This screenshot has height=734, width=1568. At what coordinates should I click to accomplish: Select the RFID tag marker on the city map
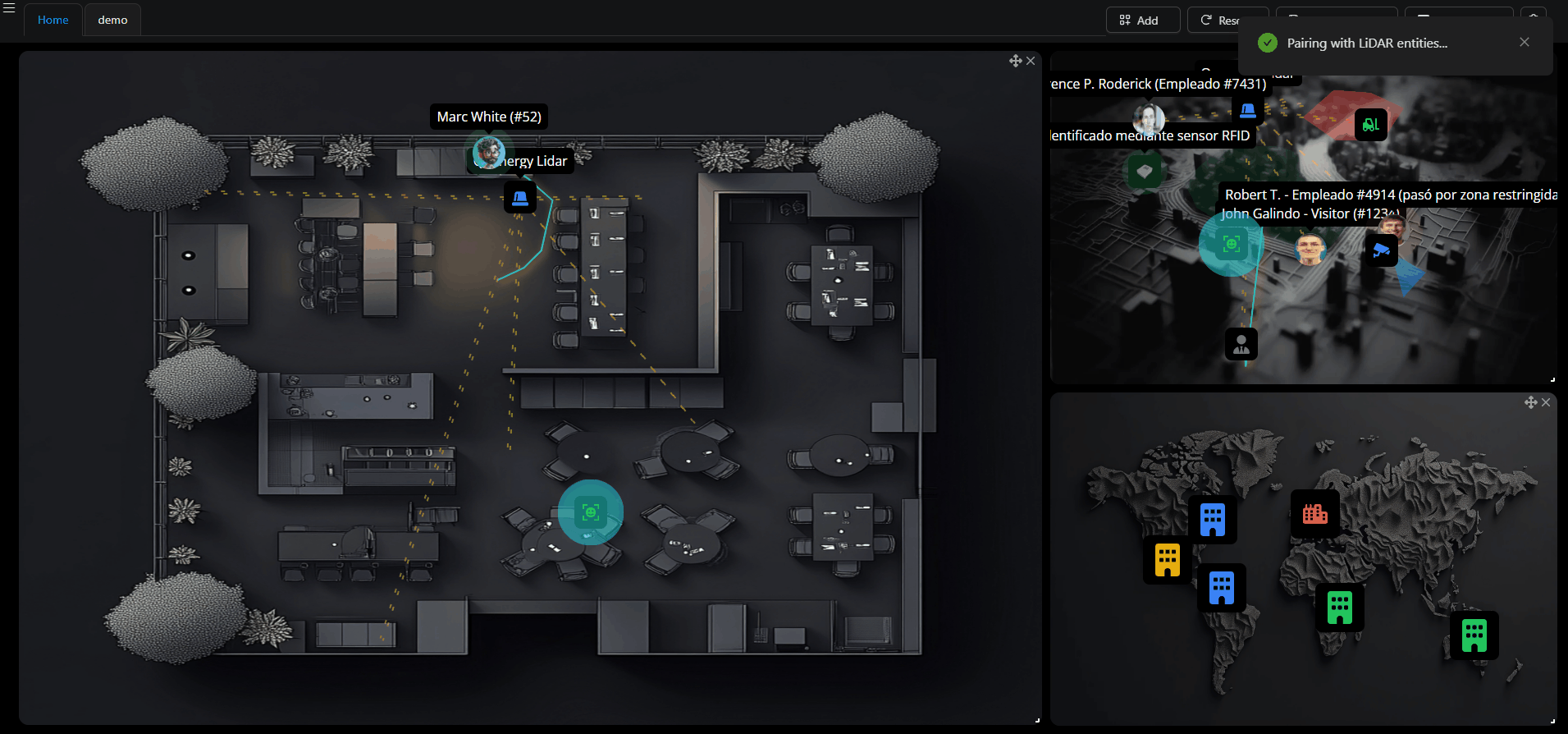click(1145, 171)
